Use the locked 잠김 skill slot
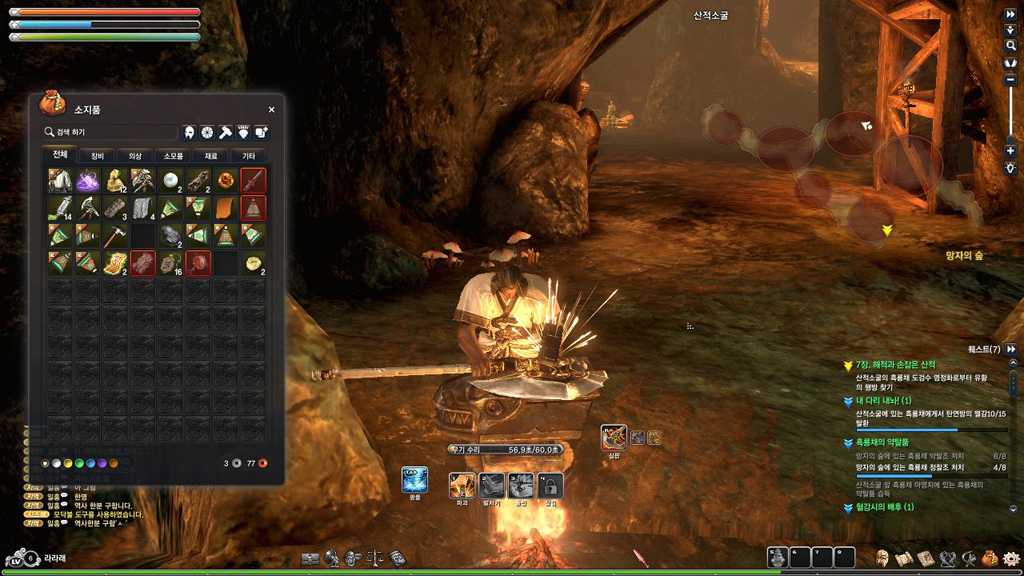Screen dimensions: 1024x576 pos(551,485)
